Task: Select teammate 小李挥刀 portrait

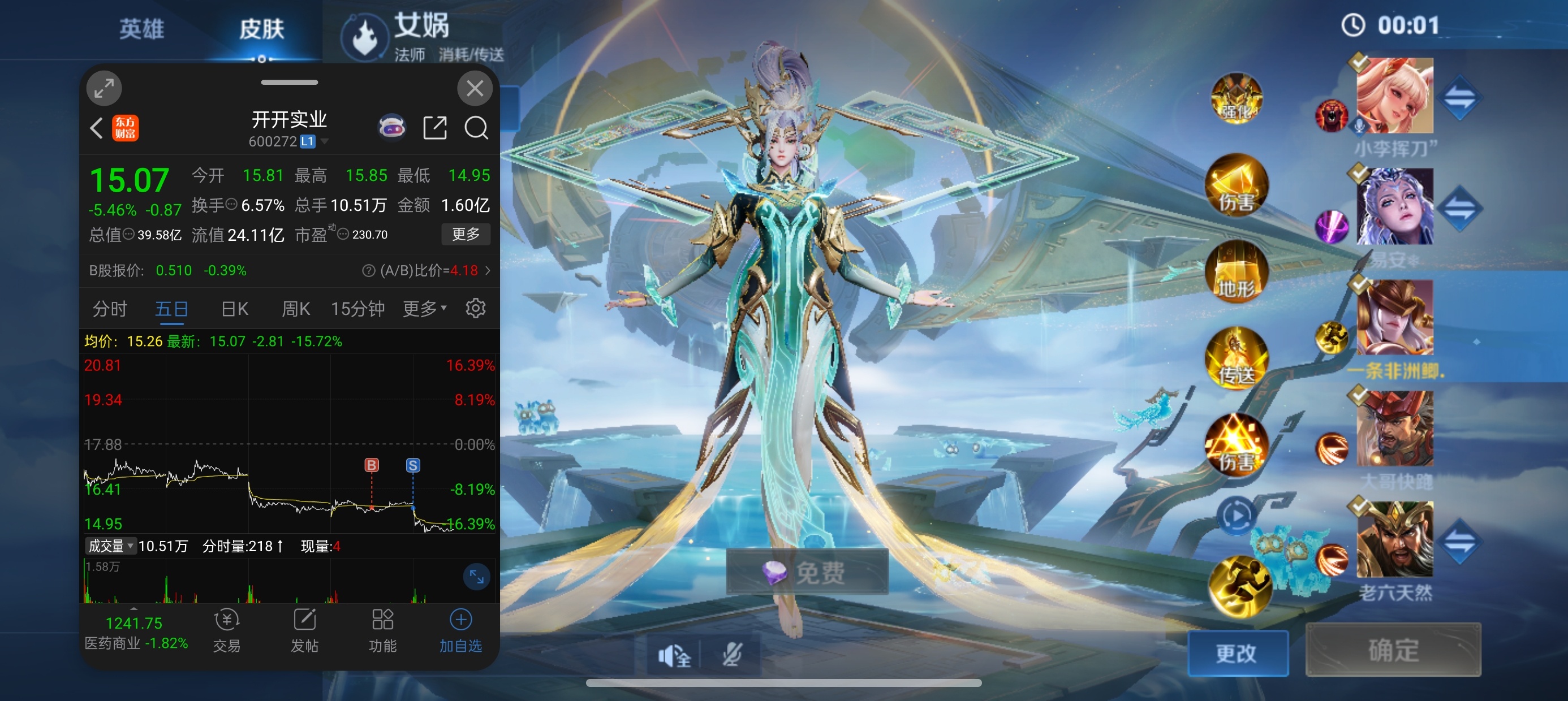Action: 1394,96
